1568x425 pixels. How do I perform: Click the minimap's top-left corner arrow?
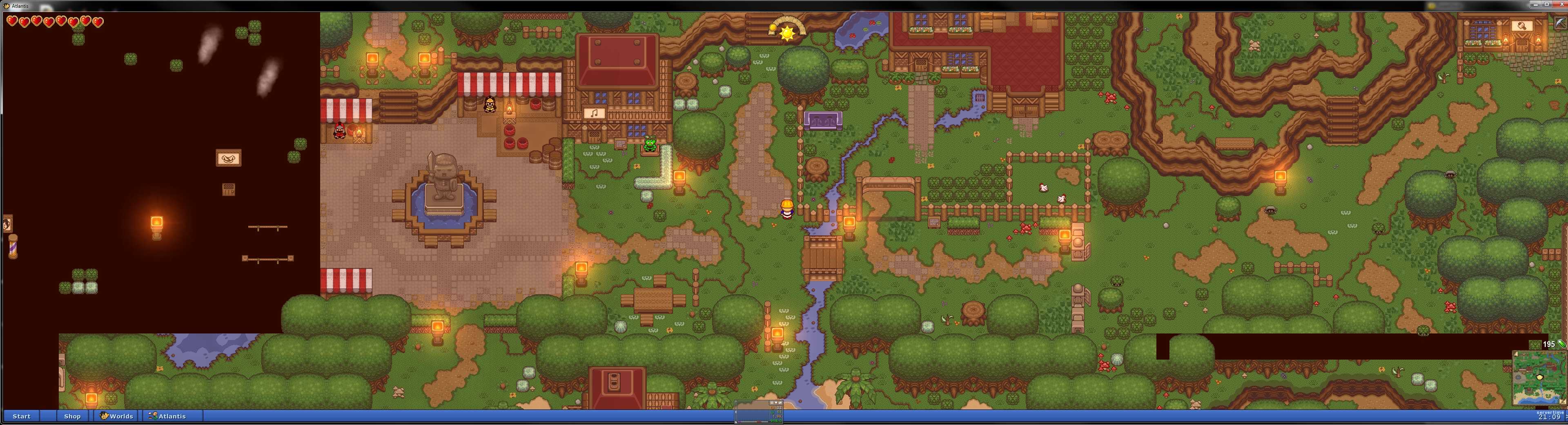point(1516,354)
